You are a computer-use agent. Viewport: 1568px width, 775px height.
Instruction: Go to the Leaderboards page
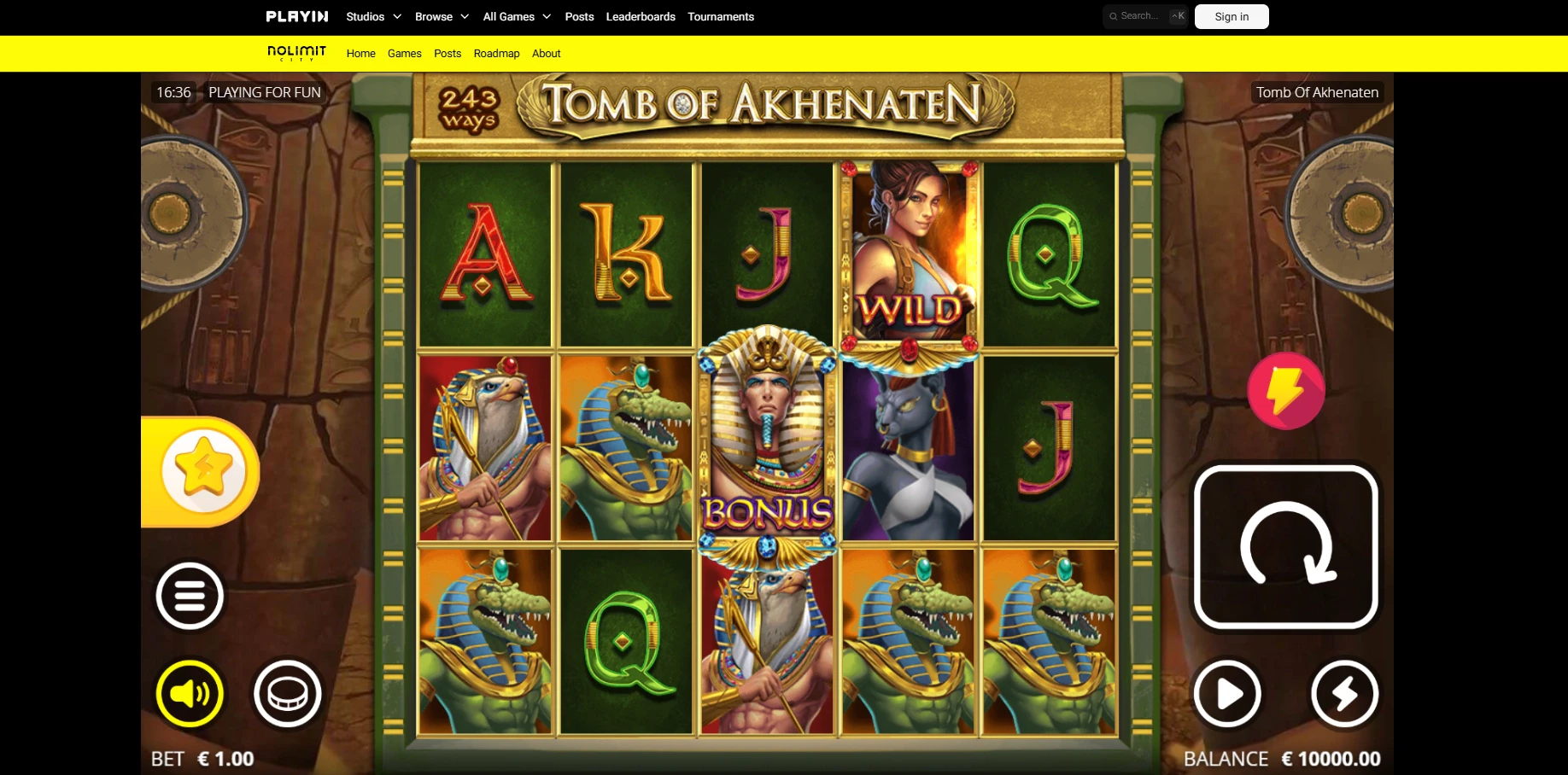coord(641,16)
